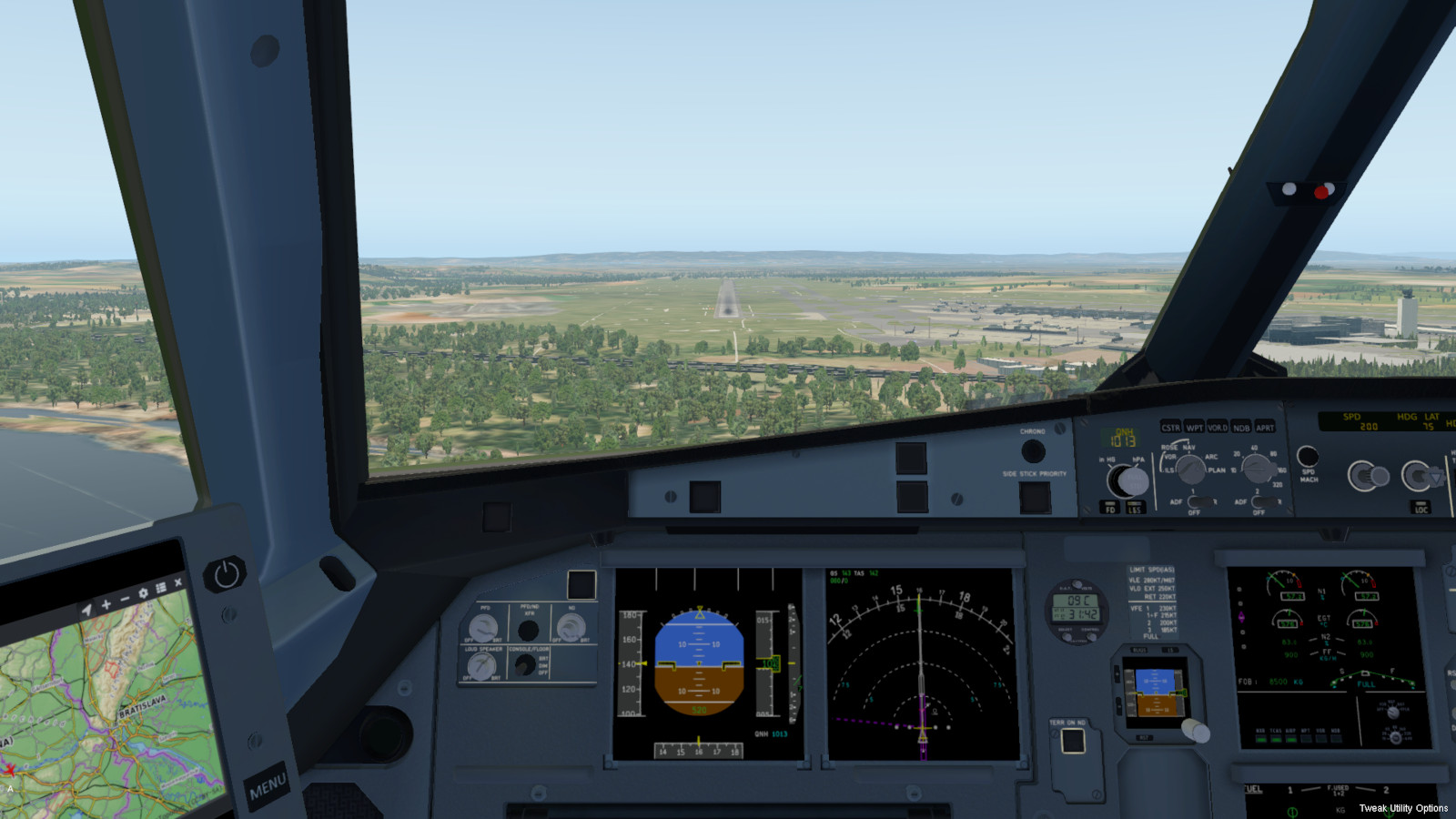Toggle the VOR.D display button
Image resolution: width=1456 pixels, height=819 pixels.
(x=1218, y=427)
